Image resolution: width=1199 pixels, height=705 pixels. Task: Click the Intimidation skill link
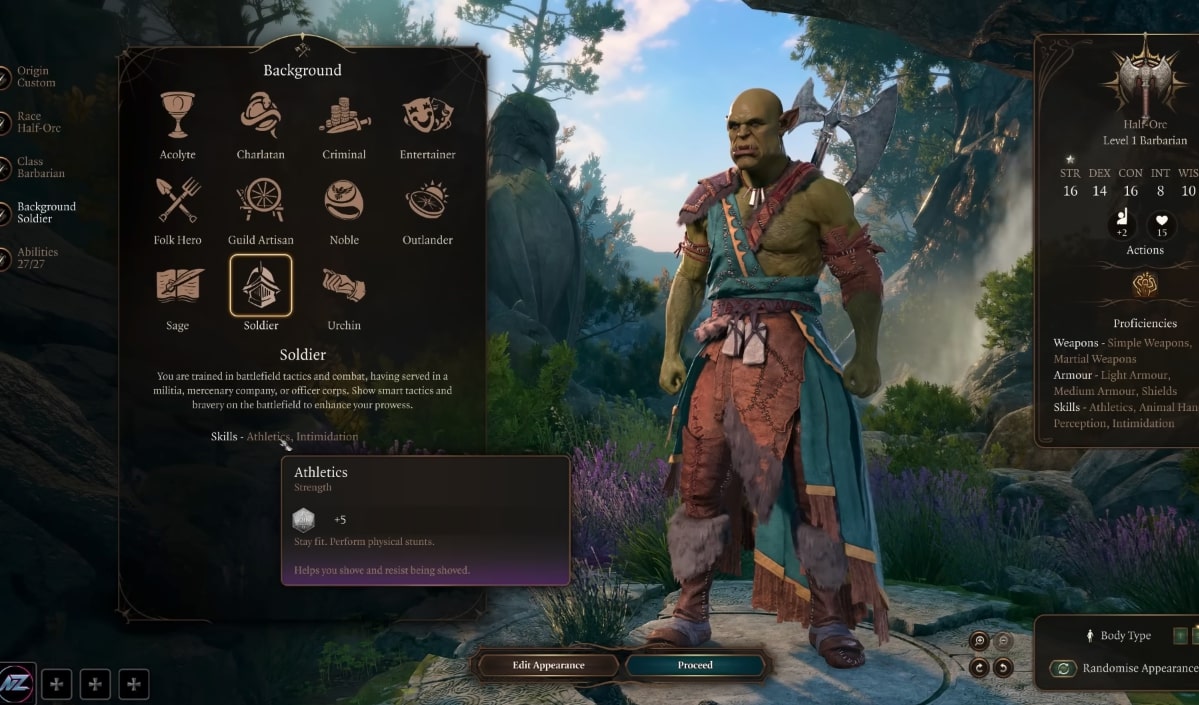327,436
